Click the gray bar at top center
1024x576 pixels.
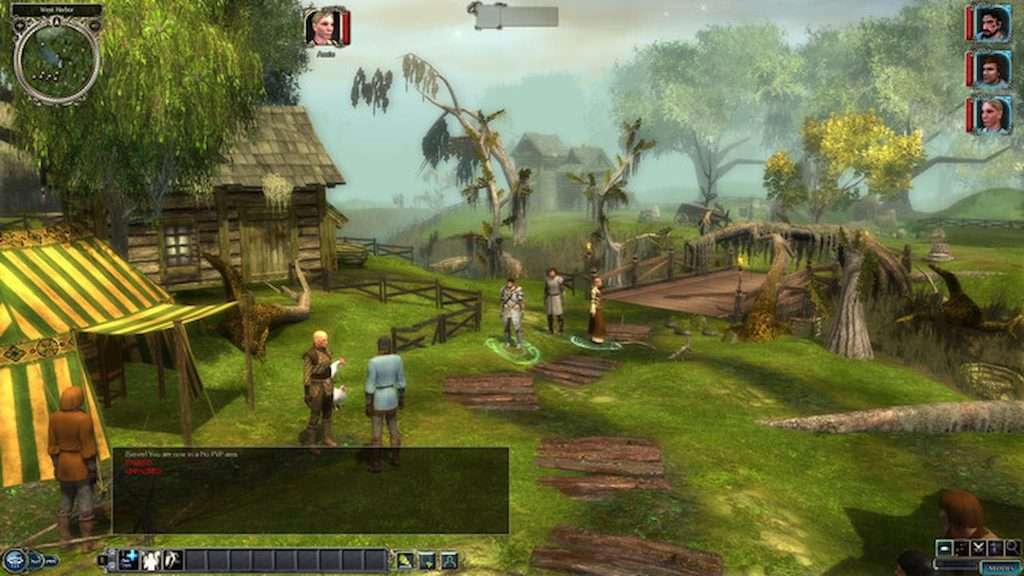tap(516, 16)
